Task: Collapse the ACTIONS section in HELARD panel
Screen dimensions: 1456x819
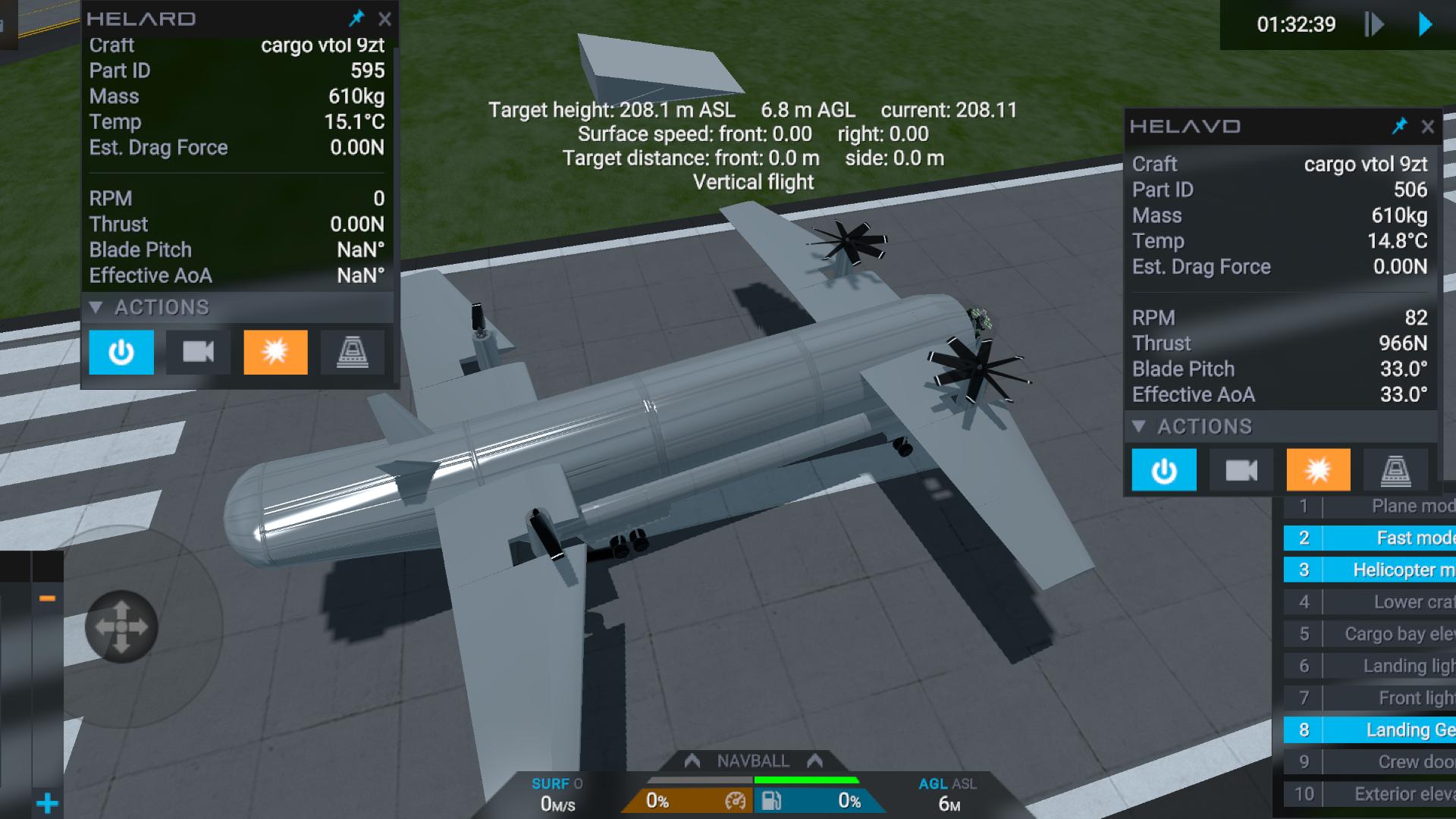Action: [x=96, y=307]
